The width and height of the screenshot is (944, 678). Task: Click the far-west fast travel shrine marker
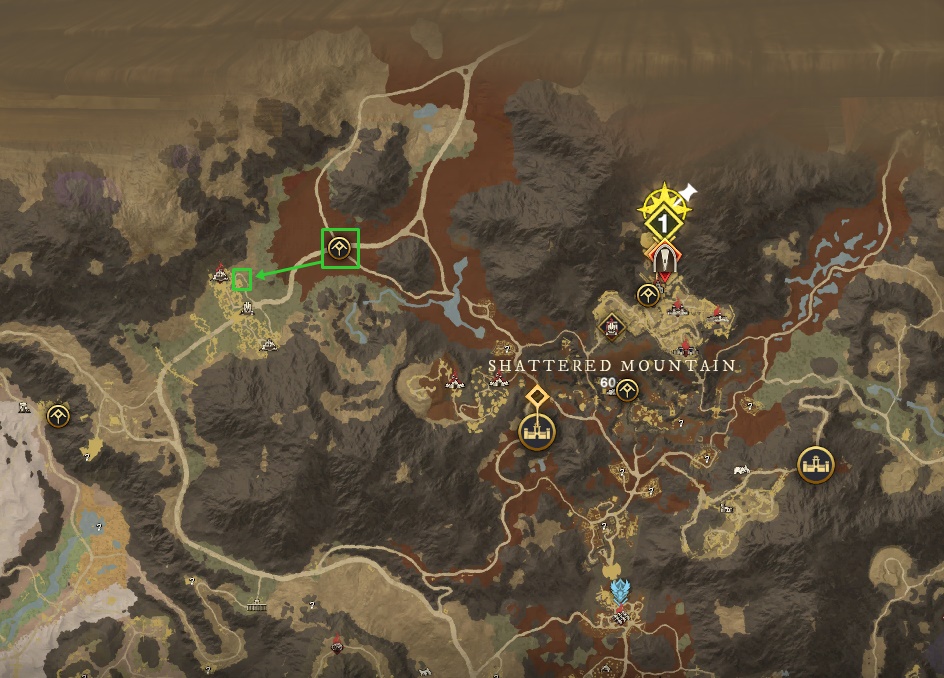click(58, 414)
